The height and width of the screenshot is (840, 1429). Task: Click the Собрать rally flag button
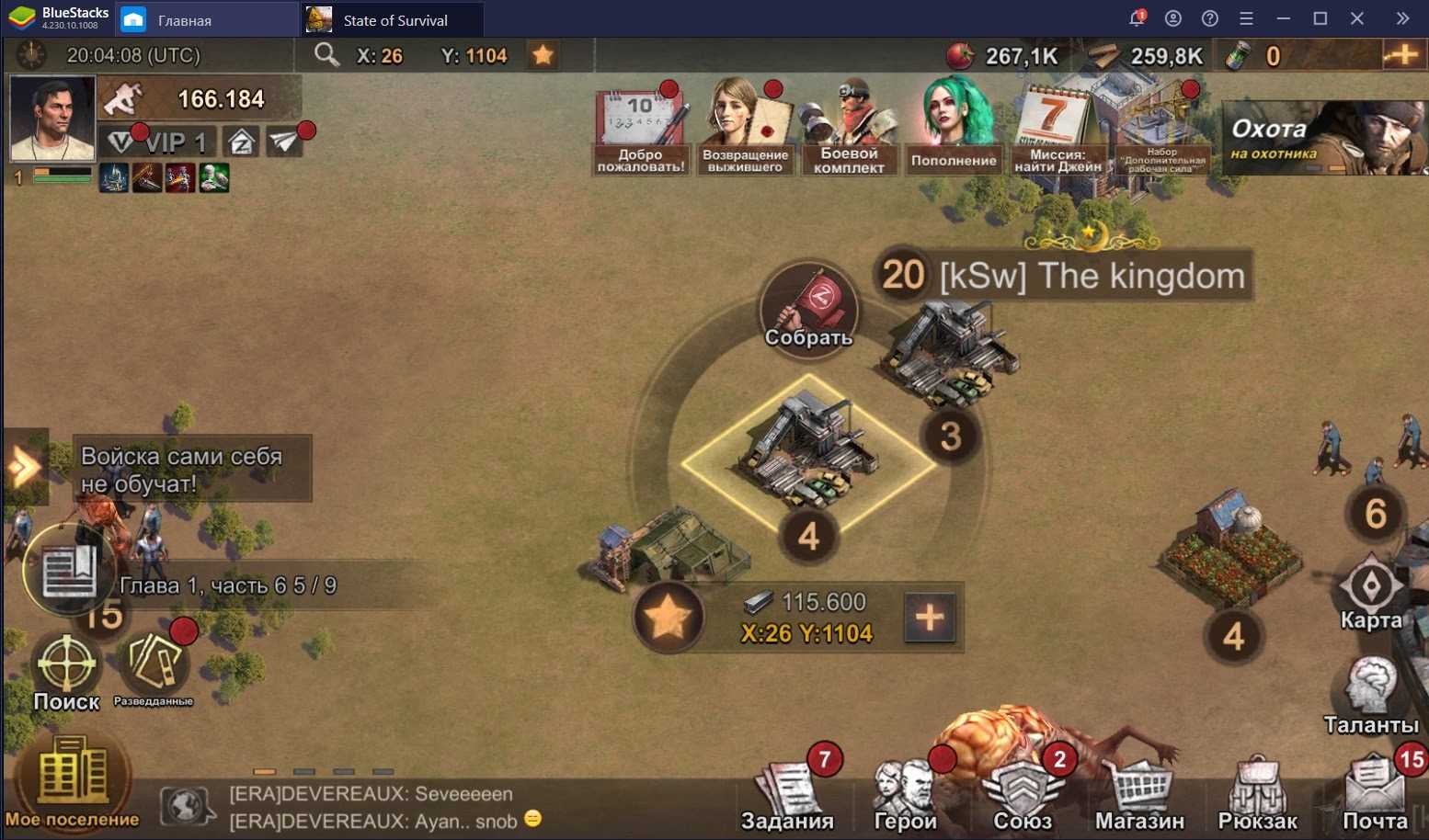(808, 308)
